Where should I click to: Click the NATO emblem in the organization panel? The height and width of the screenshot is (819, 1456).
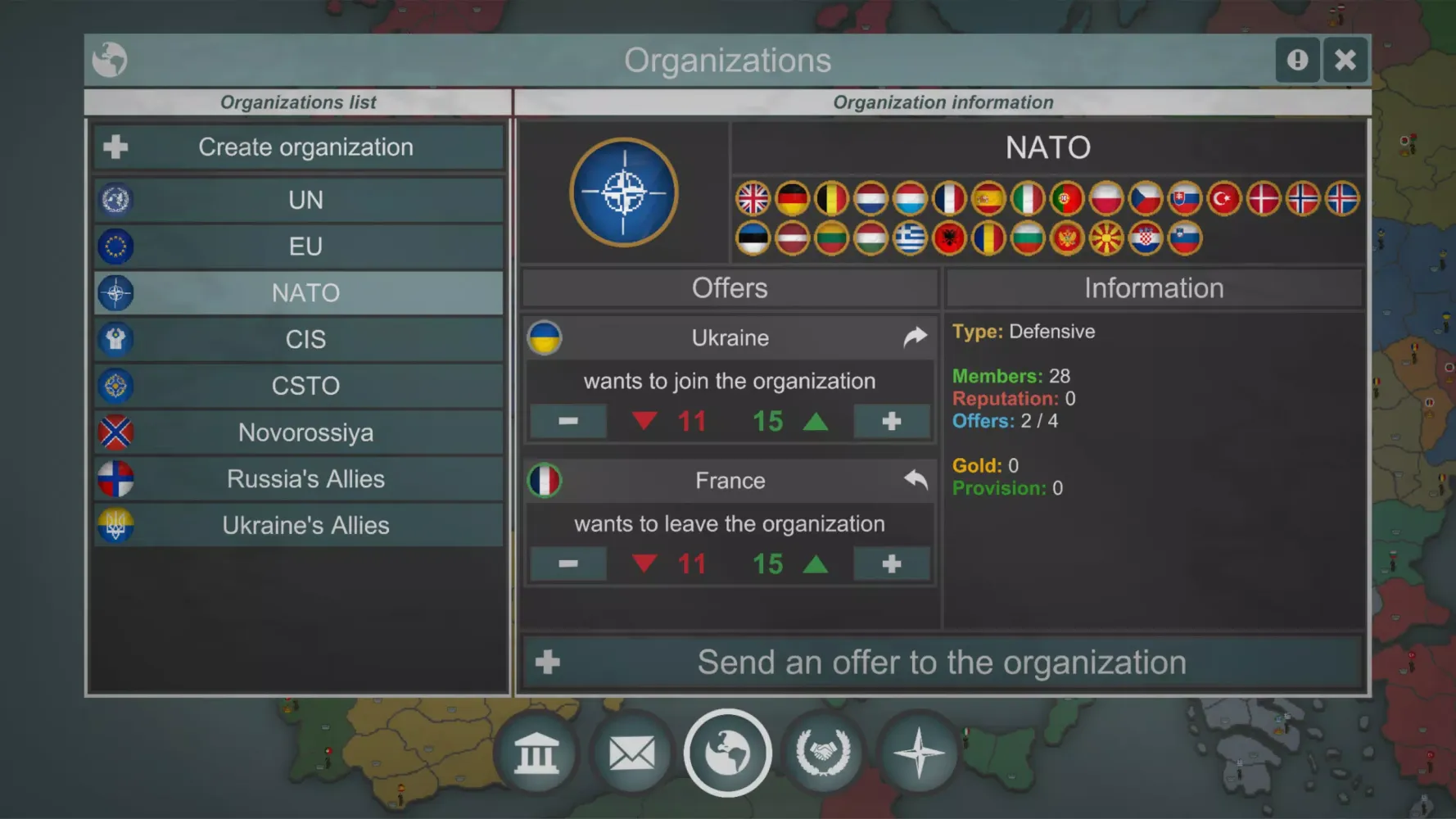[x=625, y=191]
